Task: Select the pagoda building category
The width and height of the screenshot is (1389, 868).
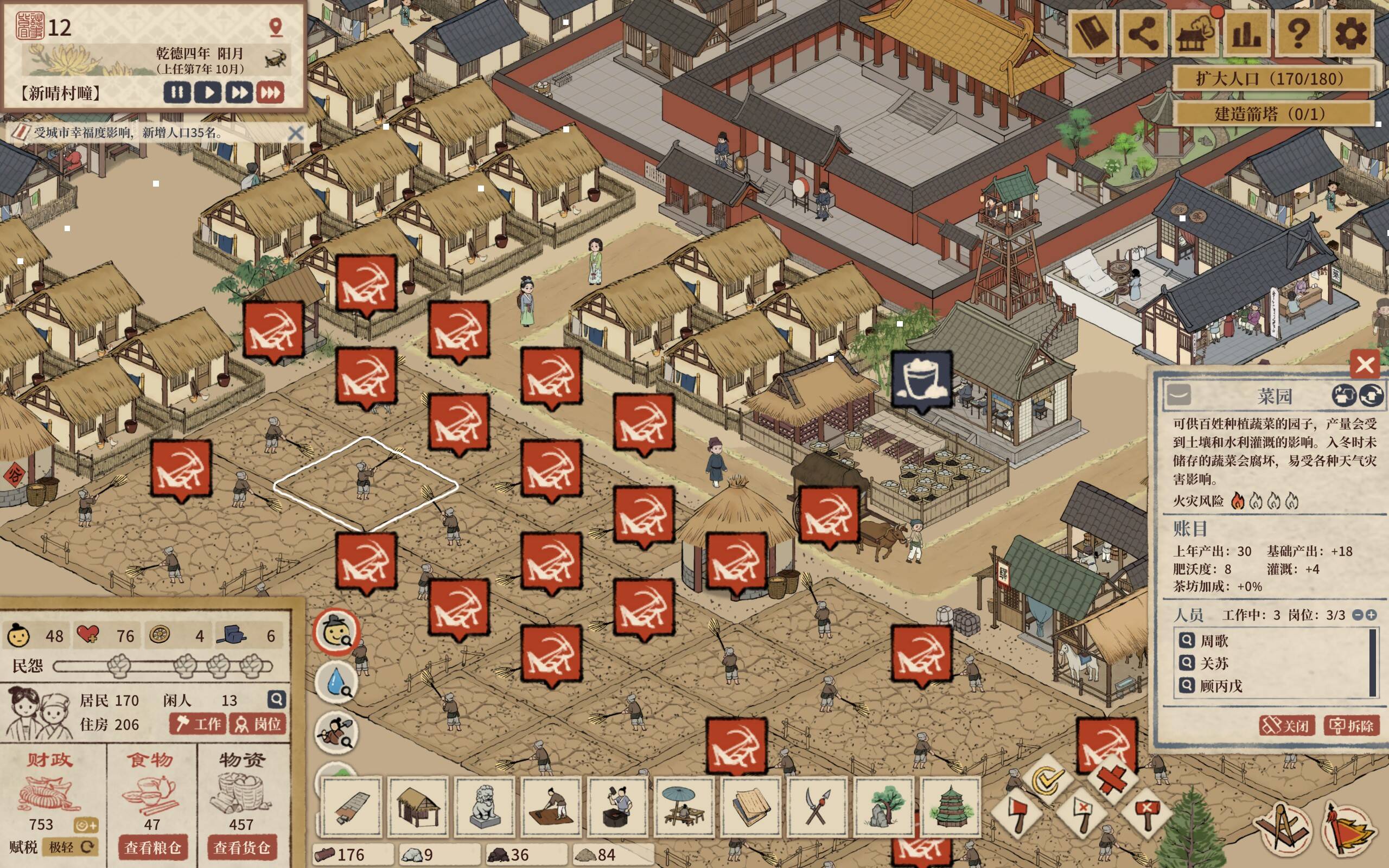Action: coord(950,807)
